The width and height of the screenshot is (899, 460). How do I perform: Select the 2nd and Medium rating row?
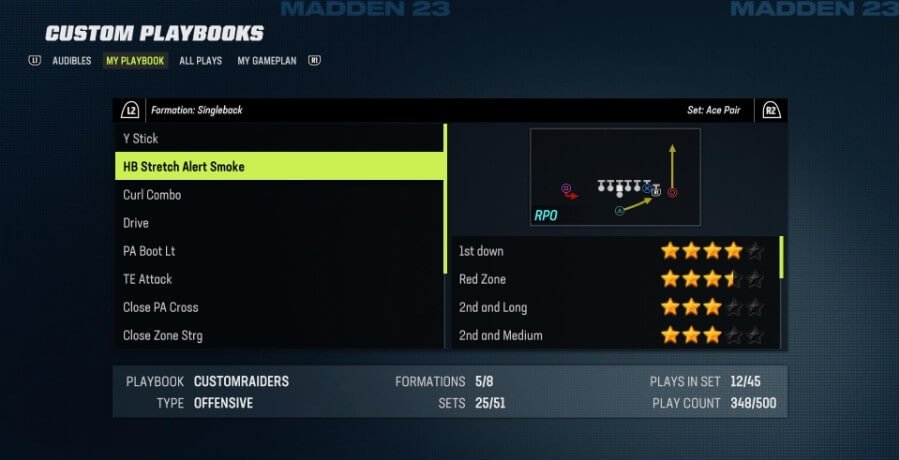(612, 335)
